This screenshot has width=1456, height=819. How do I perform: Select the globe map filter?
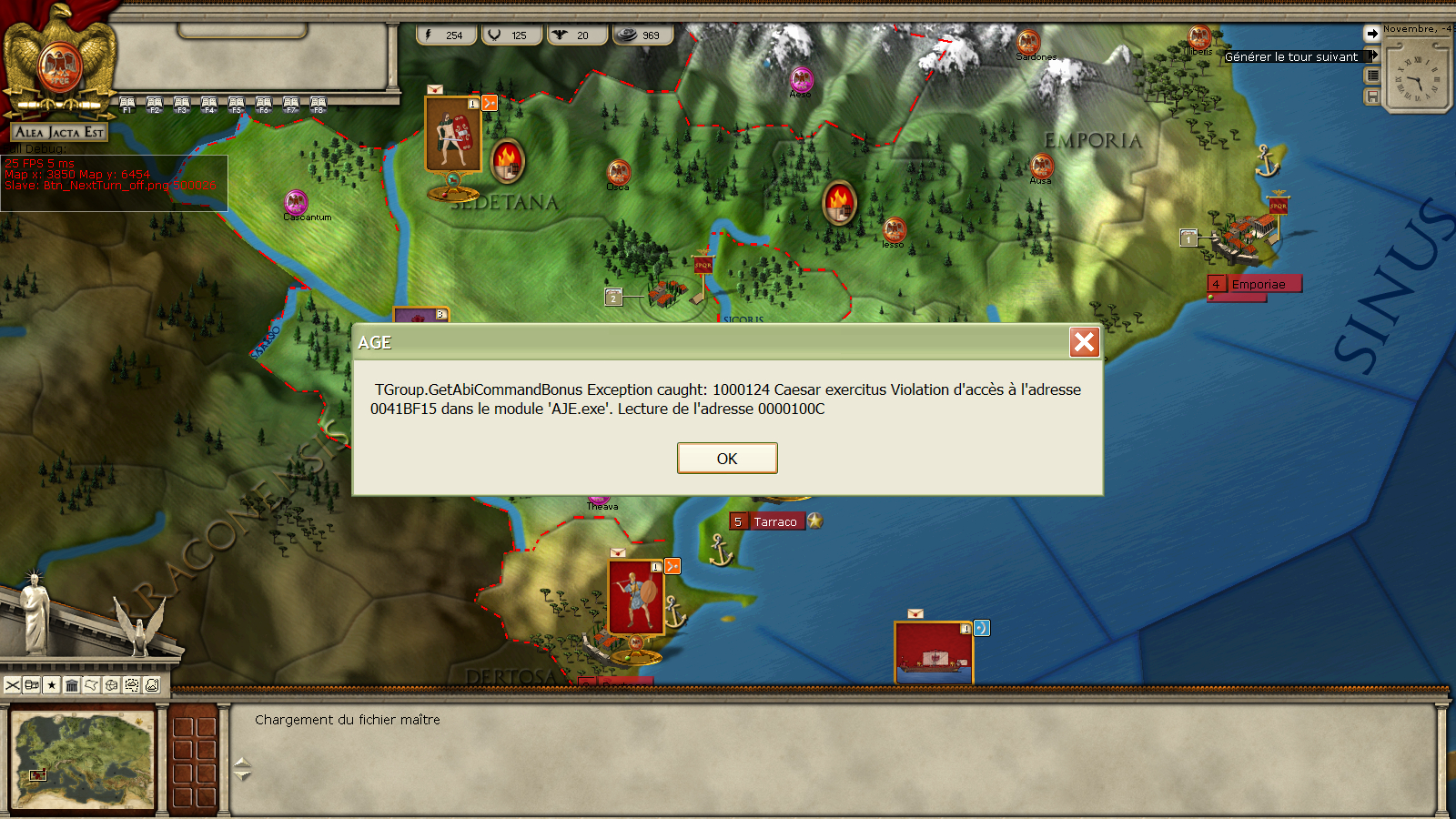(112, 685)
